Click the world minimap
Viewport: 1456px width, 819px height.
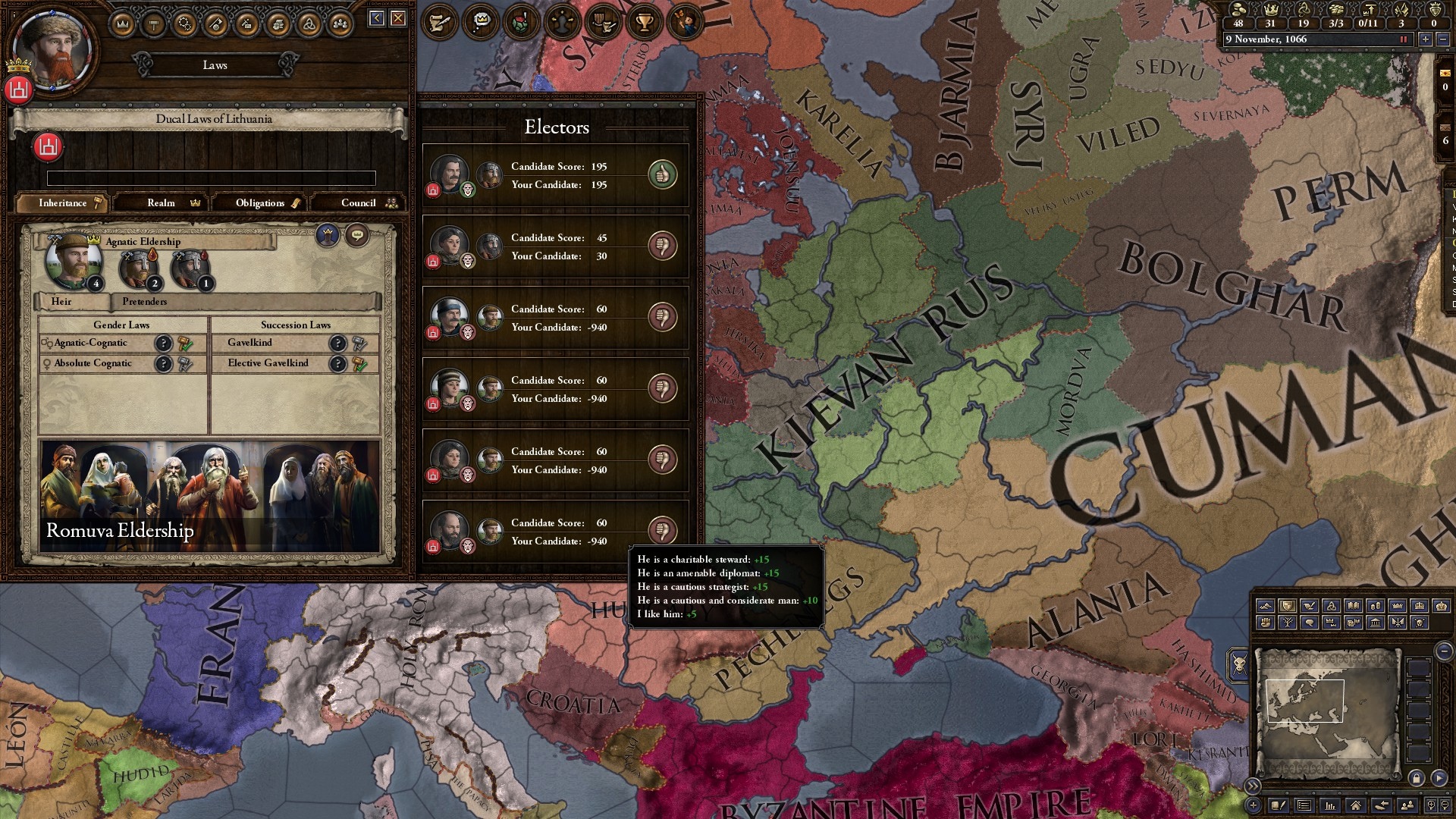(x=1326, y=713)
